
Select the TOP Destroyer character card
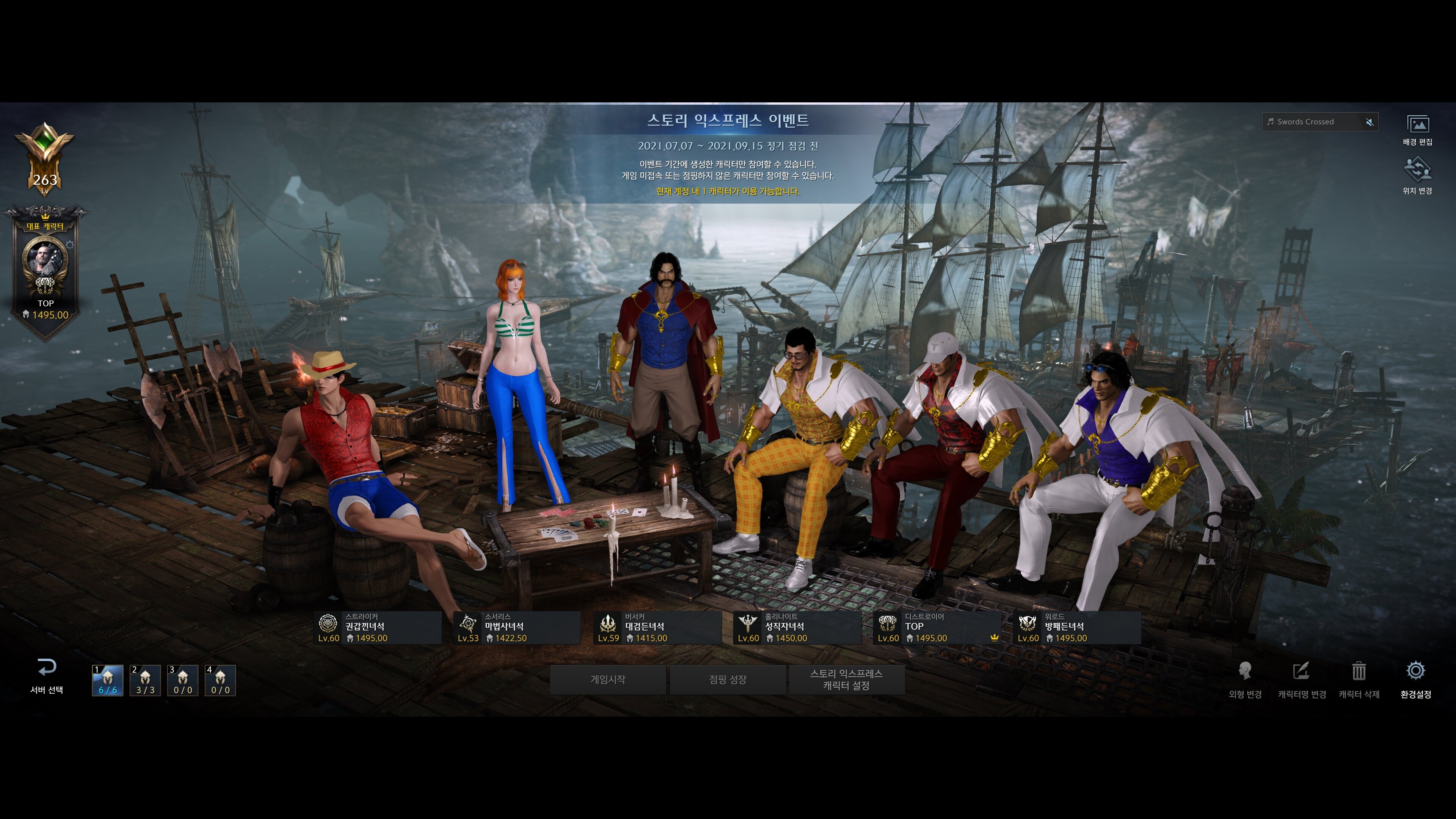tap(937, 628)
